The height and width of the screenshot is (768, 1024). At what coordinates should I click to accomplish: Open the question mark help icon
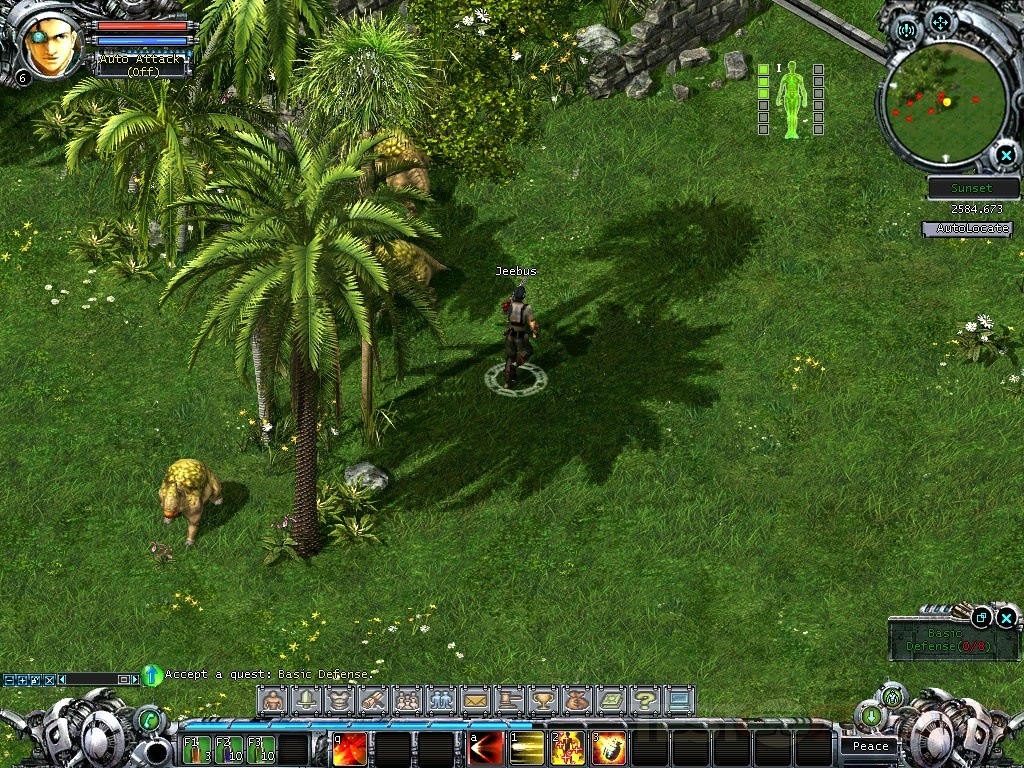pos(645,700)
